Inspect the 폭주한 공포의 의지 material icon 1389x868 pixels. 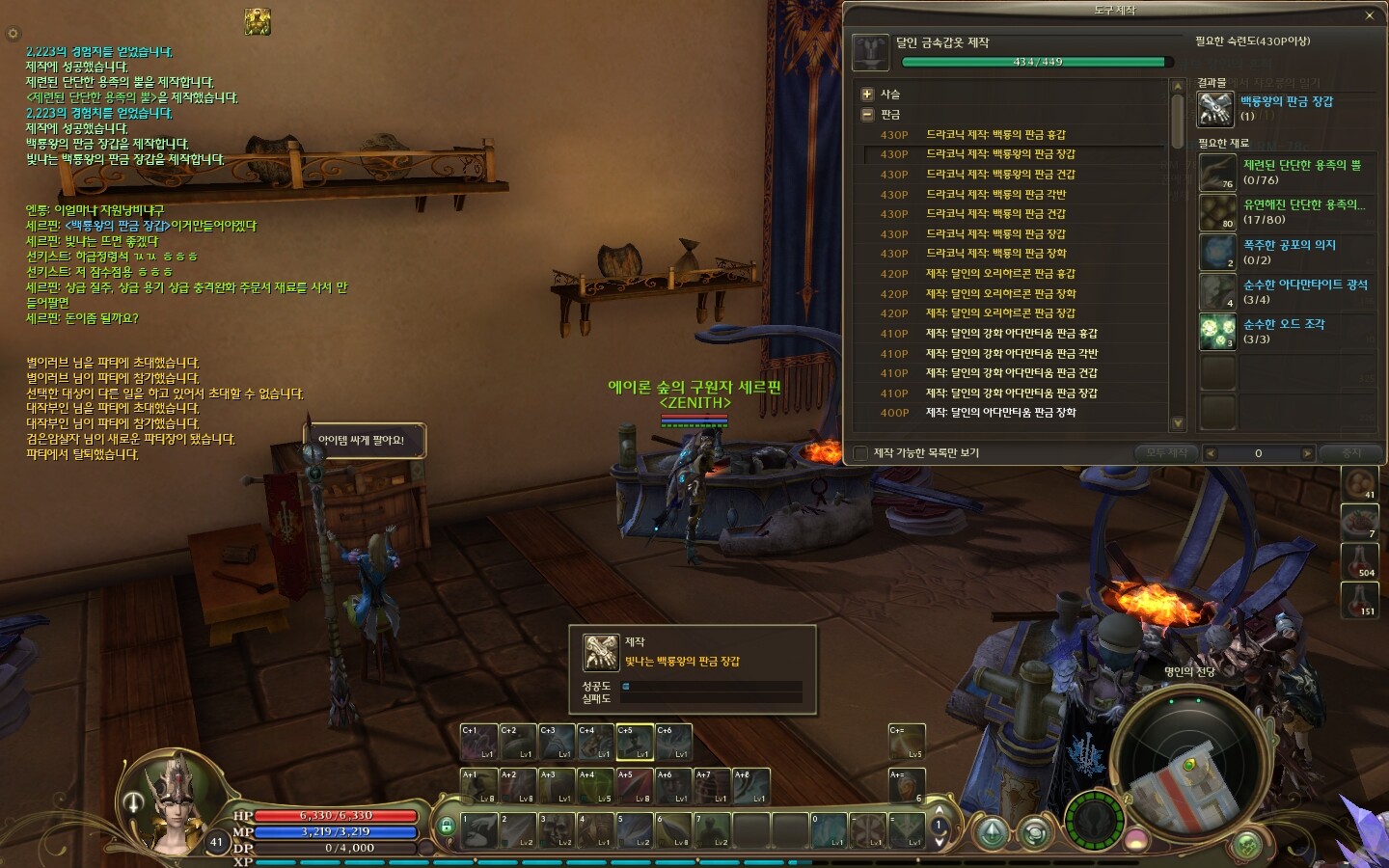[x=1217, y=253]
